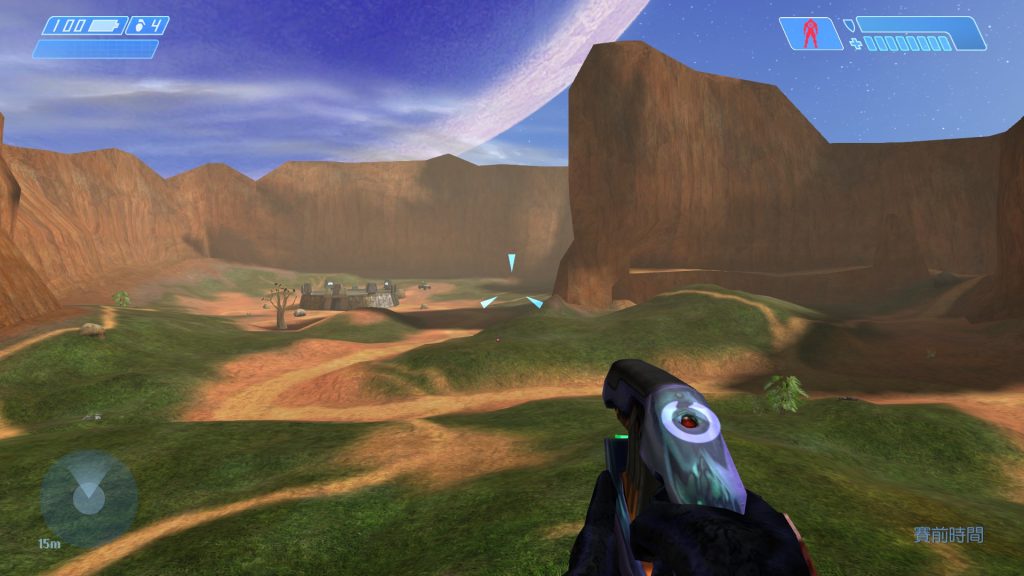Image resolution: width=1024 pixels, height=576 pixels.
Task: Click the red Spartan figure icon
Action: click(x=811, y=33)
